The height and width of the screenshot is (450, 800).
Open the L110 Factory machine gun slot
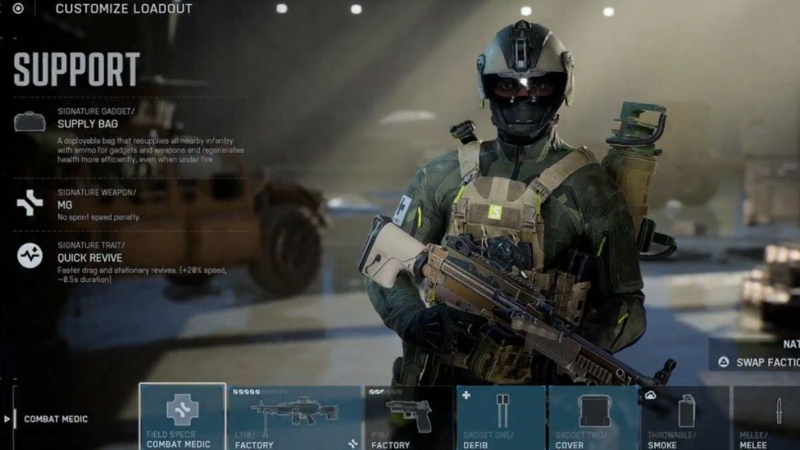click(x=294, y=417)
